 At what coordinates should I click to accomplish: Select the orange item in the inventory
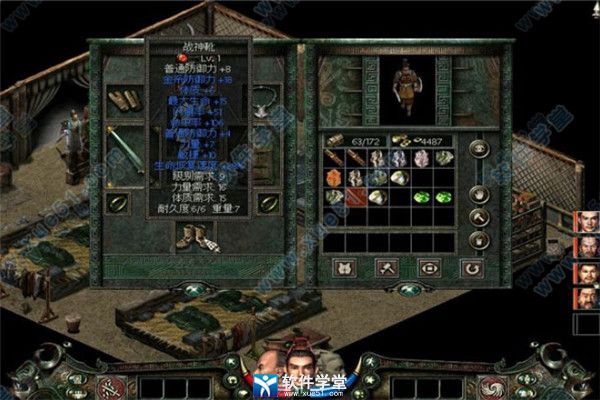tap(333, 178)
